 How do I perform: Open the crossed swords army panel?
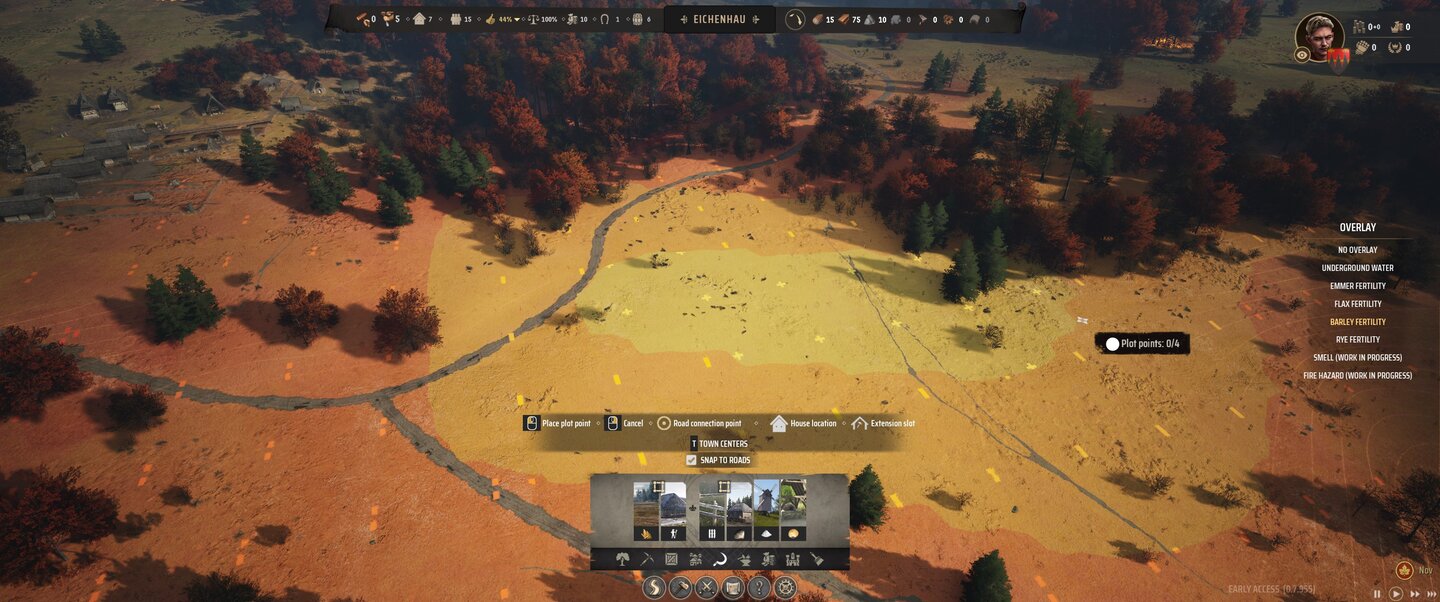[706, 587]
